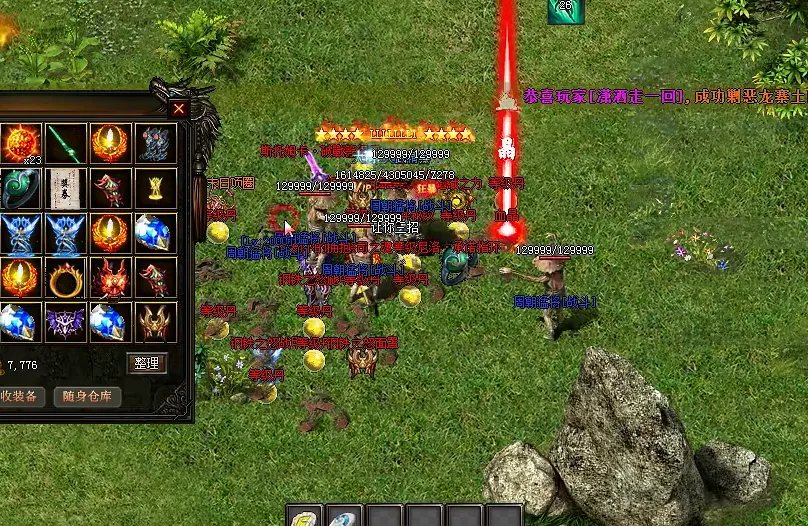Image resolution: width=808 pixels, height=526 pixels.
Task: Pick the paper scroll item
Action: click(x=65, y=188)
